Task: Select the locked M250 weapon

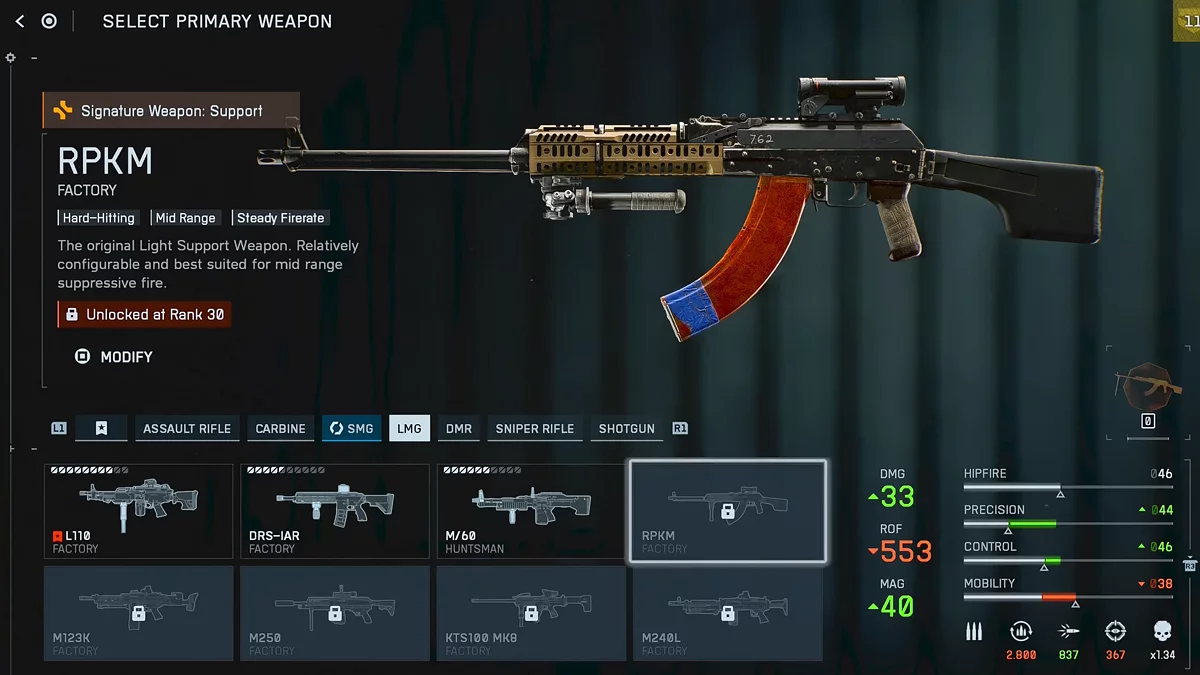Action: pos(335,613)
